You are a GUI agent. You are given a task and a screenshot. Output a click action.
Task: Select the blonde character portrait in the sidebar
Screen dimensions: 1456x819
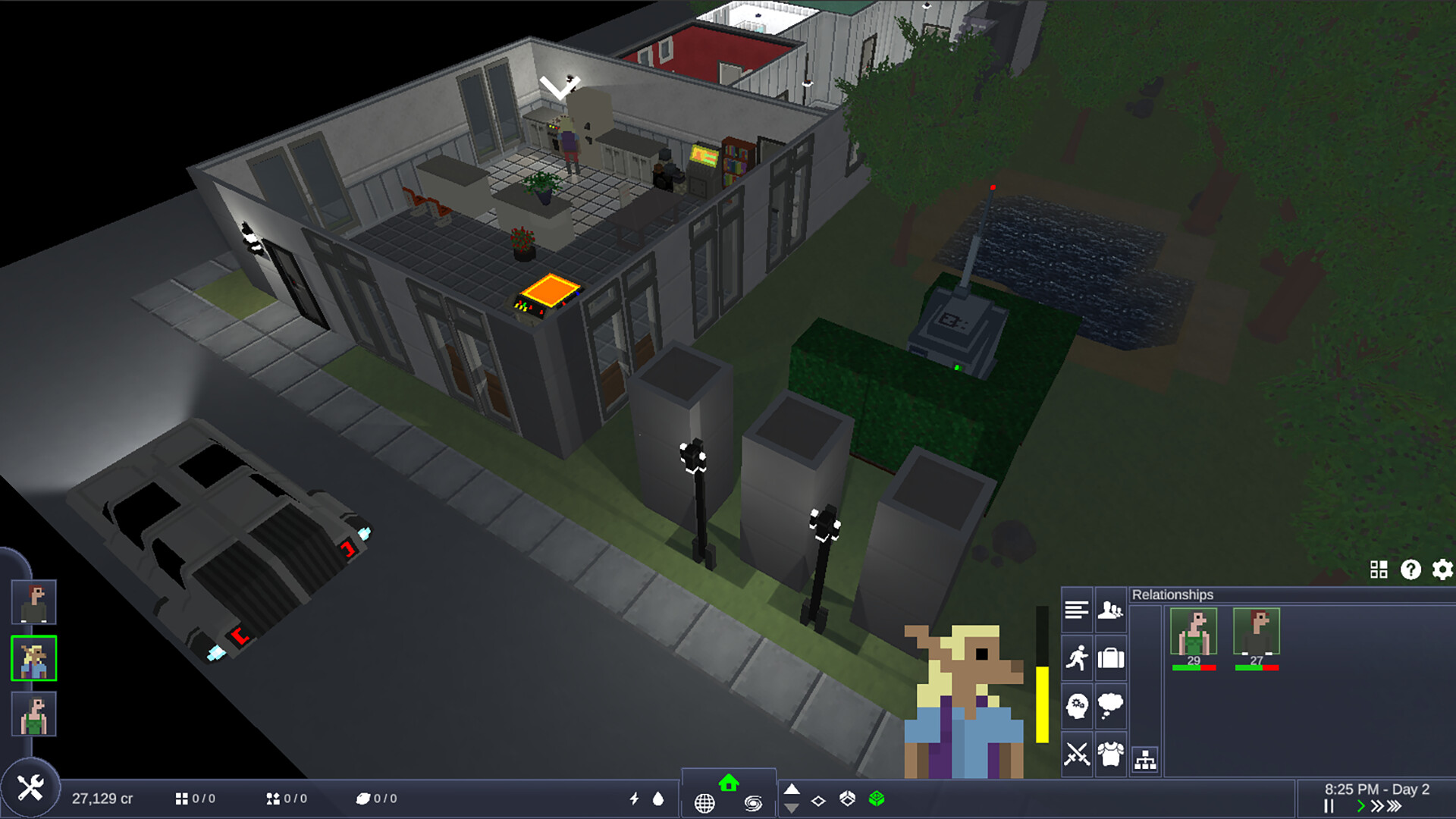pyautogui.click(x=33, y=657)
